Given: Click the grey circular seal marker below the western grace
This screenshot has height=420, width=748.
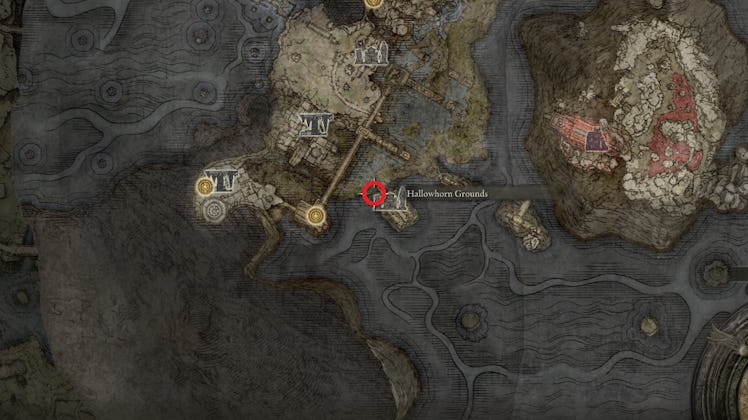Looking at the screenshot, I should tap(212, 210).
